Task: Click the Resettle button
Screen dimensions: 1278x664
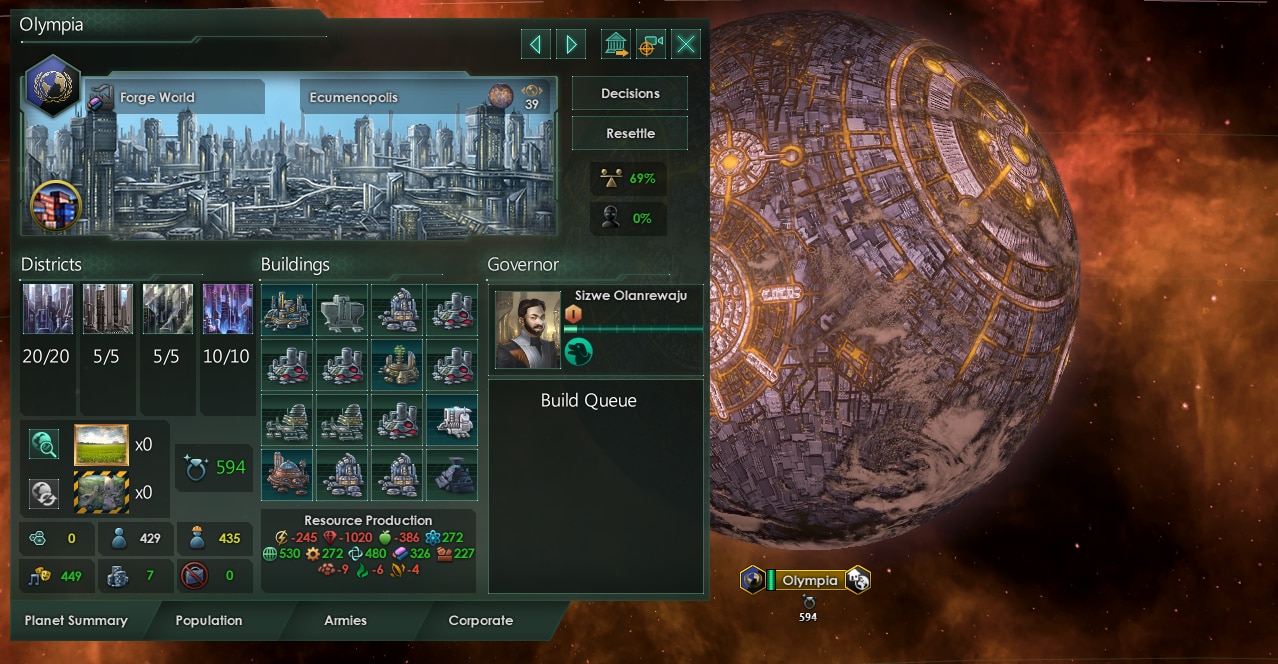Action: tap(630, 133)
